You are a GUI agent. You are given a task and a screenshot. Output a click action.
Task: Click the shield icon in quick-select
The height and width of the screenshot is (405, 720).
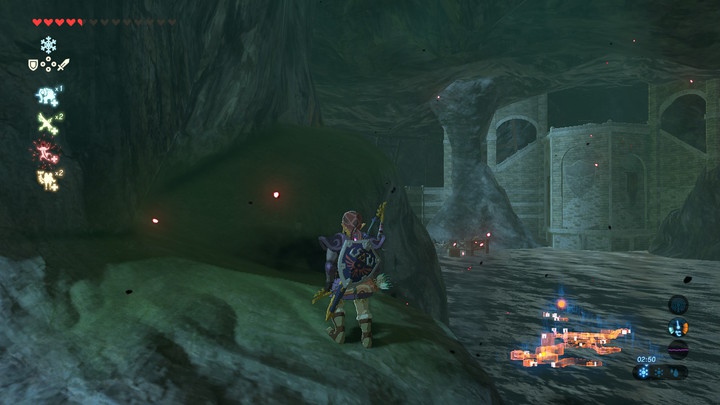(33, 65)
